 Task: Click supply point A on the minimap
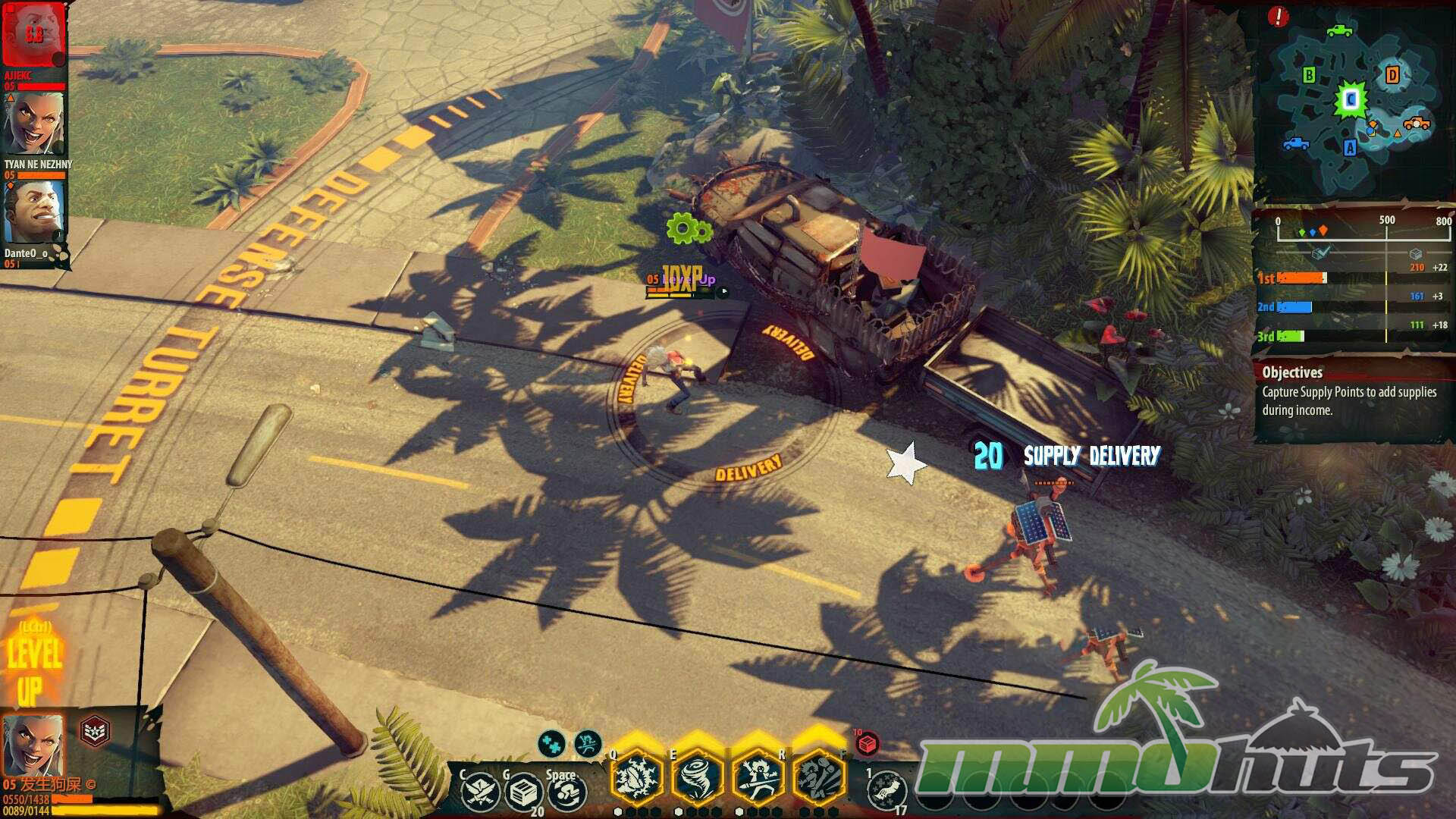click(1350, 148)
